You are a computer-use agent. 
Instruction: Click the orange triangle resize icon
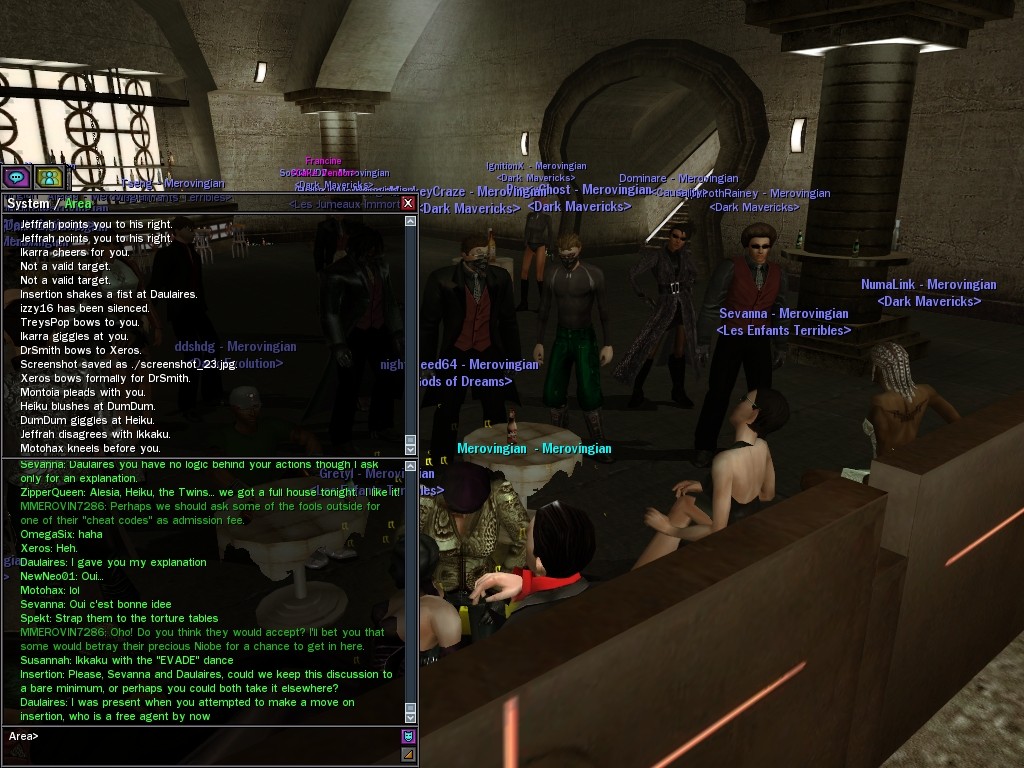point(408,755)
